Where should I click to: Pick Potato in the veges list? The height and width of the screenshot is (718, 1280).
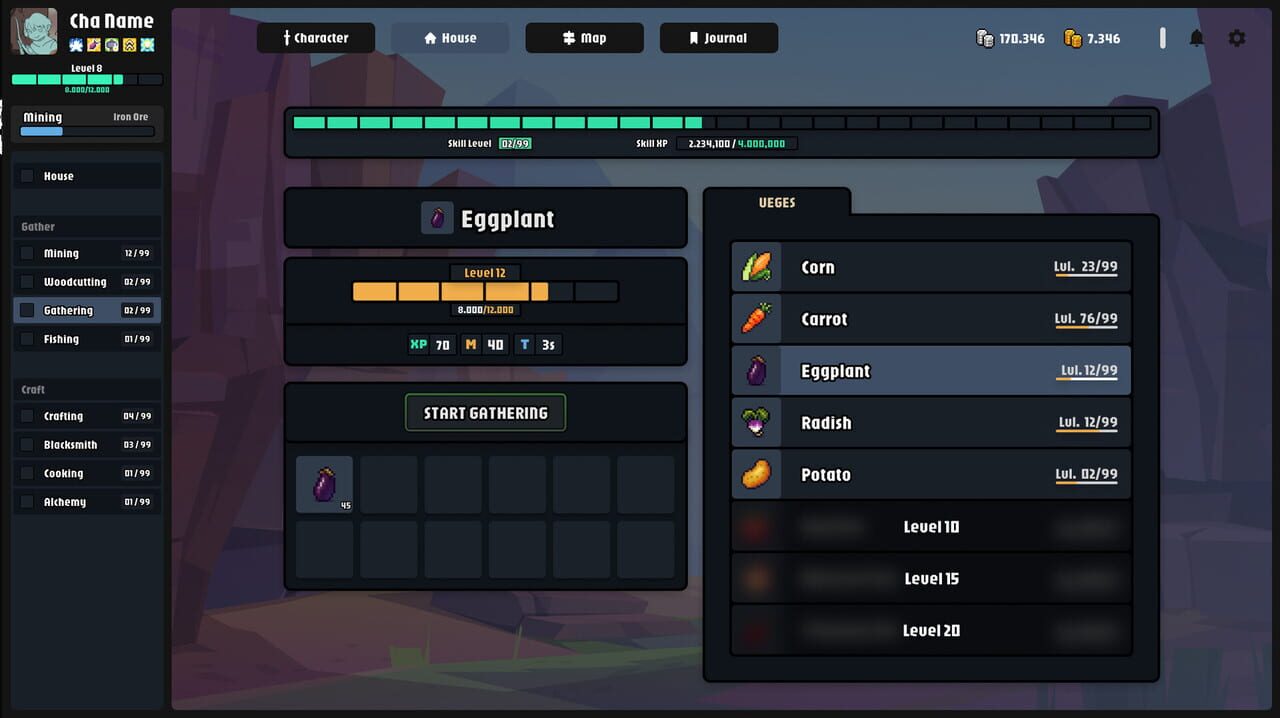930,475
